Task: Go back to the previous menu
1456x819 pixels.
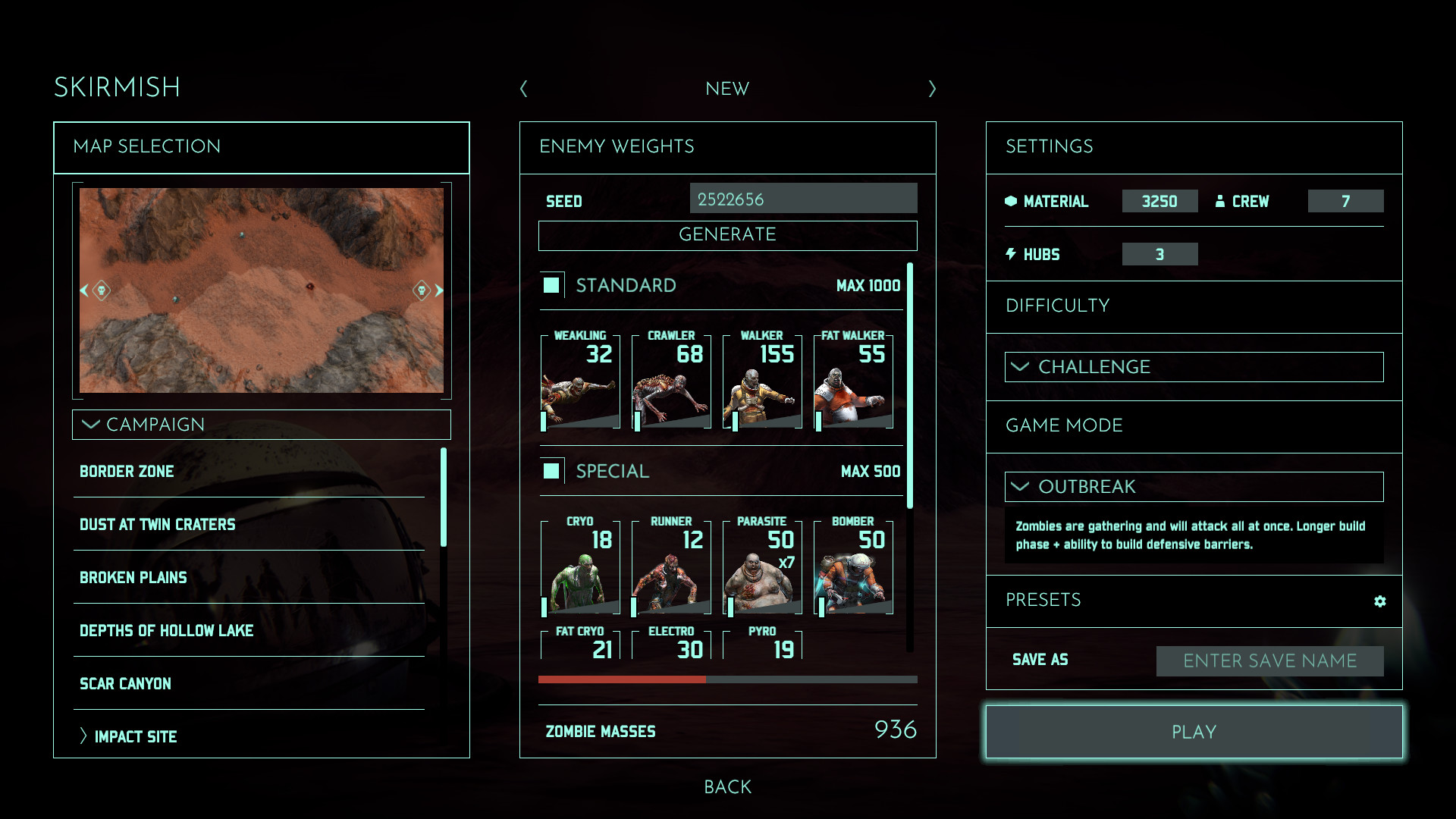Action: tap(727, 787)
